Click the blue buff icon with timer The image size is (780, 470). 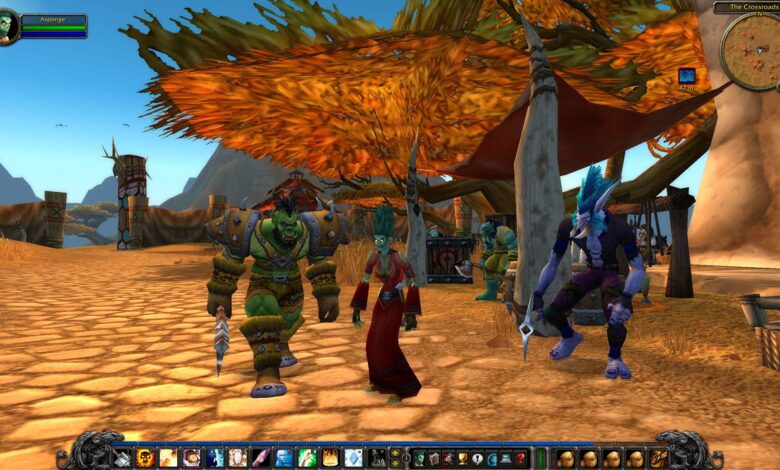click(687, 75)
